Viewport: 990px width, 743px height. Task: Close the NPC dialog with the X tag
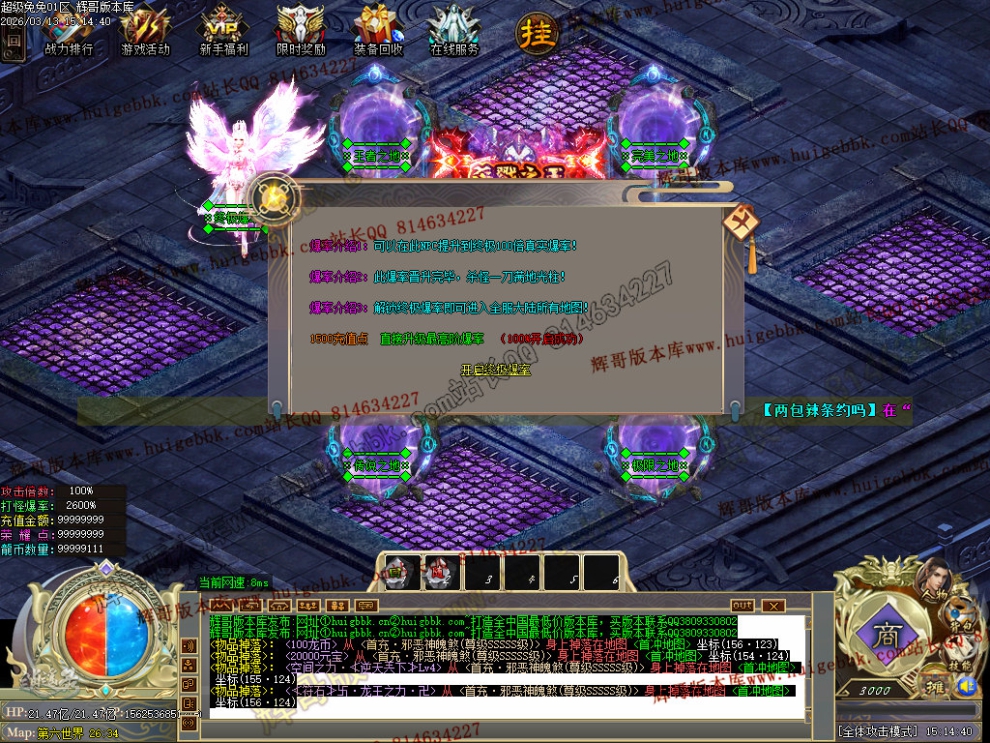(x=741, y=220)
